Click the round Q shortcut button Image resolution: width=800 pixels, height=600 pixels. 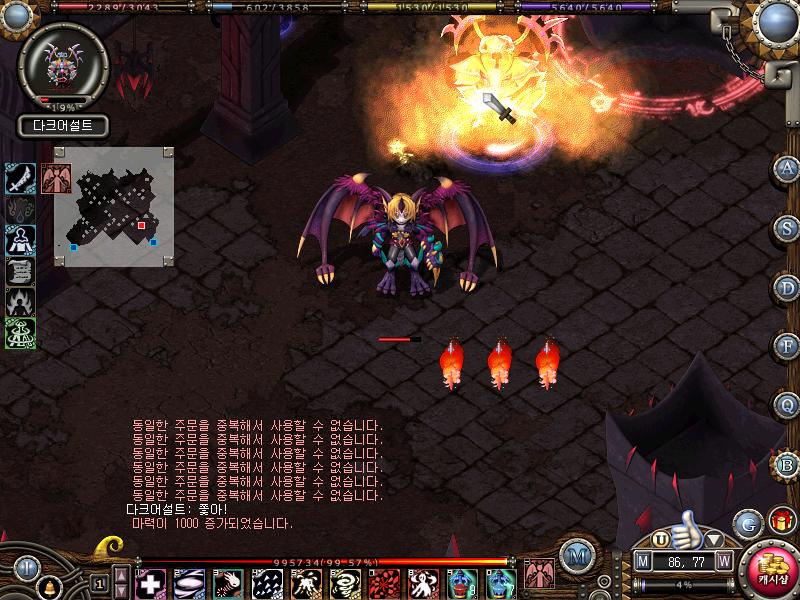pyautogui.click(x=787, y=405)
